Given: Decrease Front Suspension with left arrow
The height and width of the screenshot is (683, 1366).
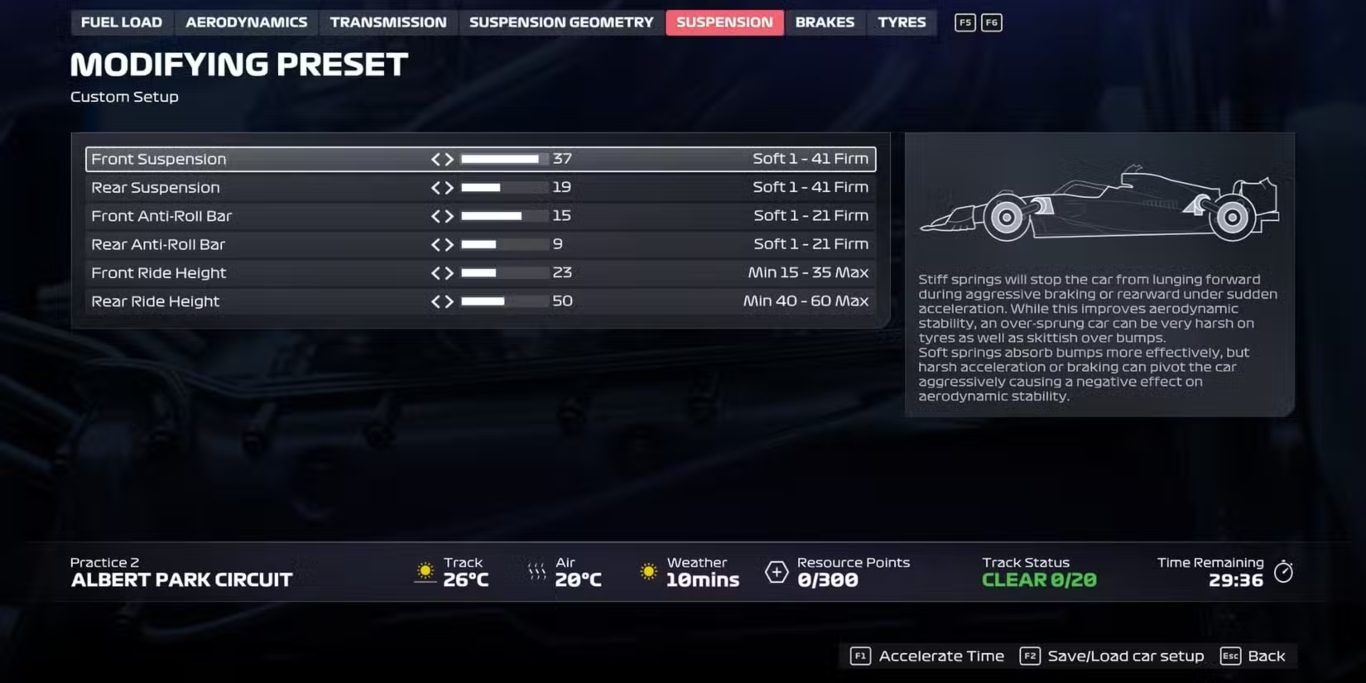Looking at the screenshot, I should tap(436, 159).
